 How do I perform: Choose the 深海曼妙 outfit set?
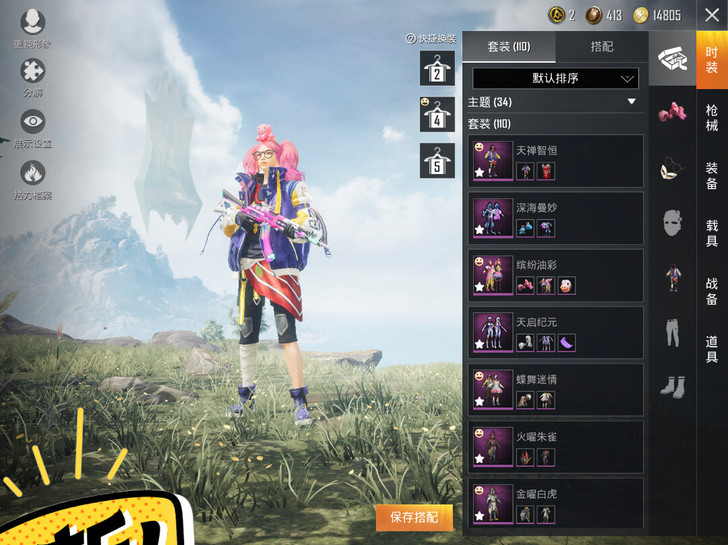tap(555, 218)
